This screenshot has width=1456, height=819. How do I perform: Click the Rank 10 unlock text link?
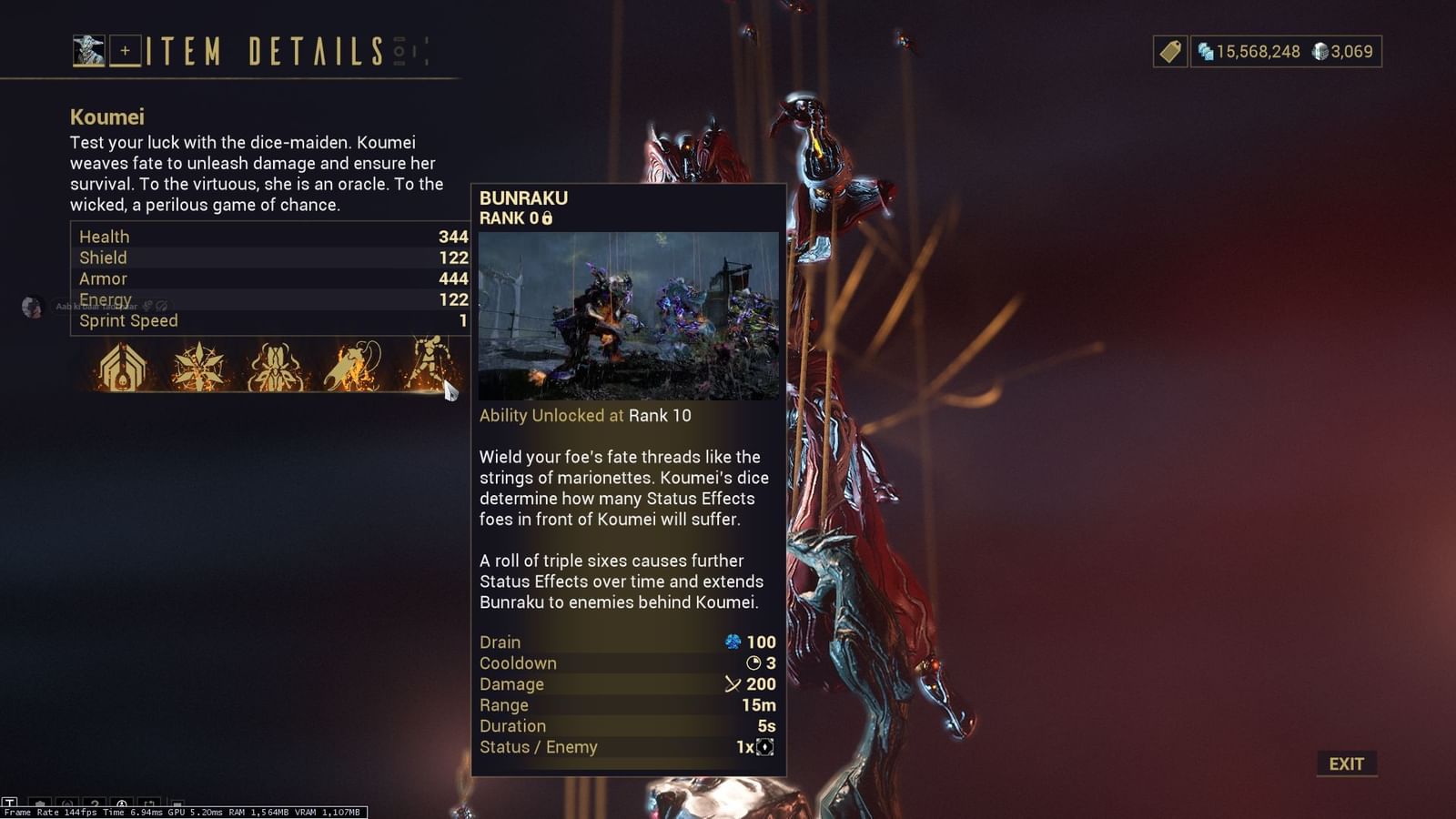(x=659, y=417)
